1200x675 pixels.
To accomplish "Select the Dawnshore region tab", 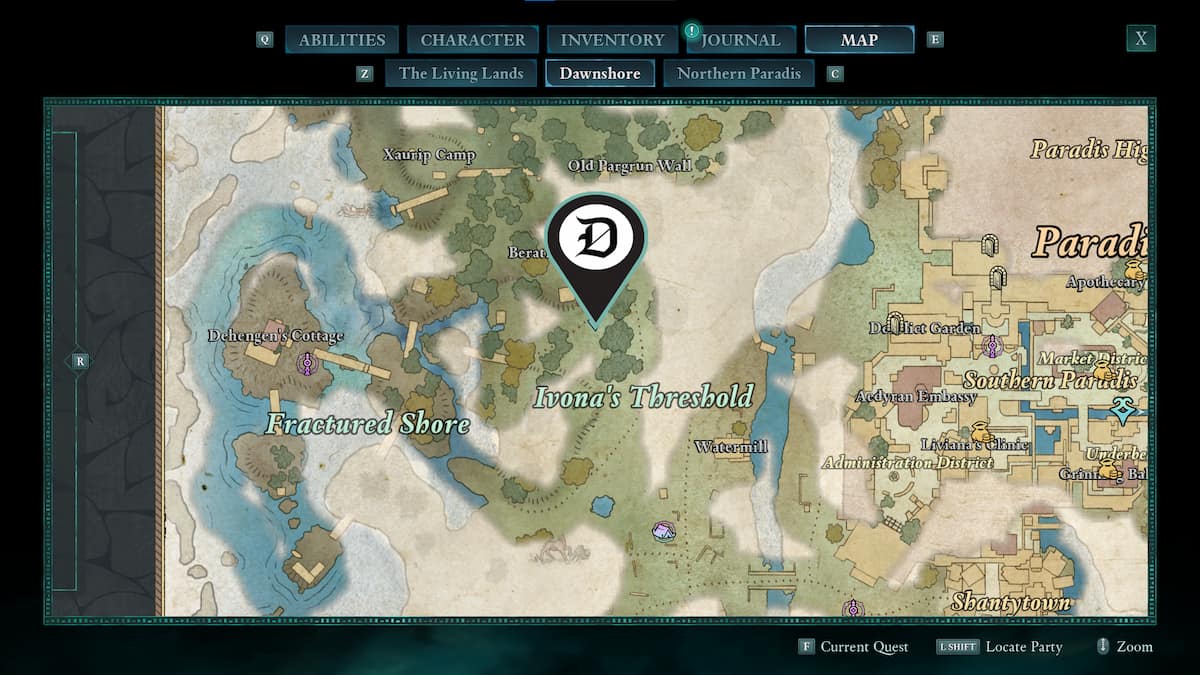I will click(x=600, y=73).
